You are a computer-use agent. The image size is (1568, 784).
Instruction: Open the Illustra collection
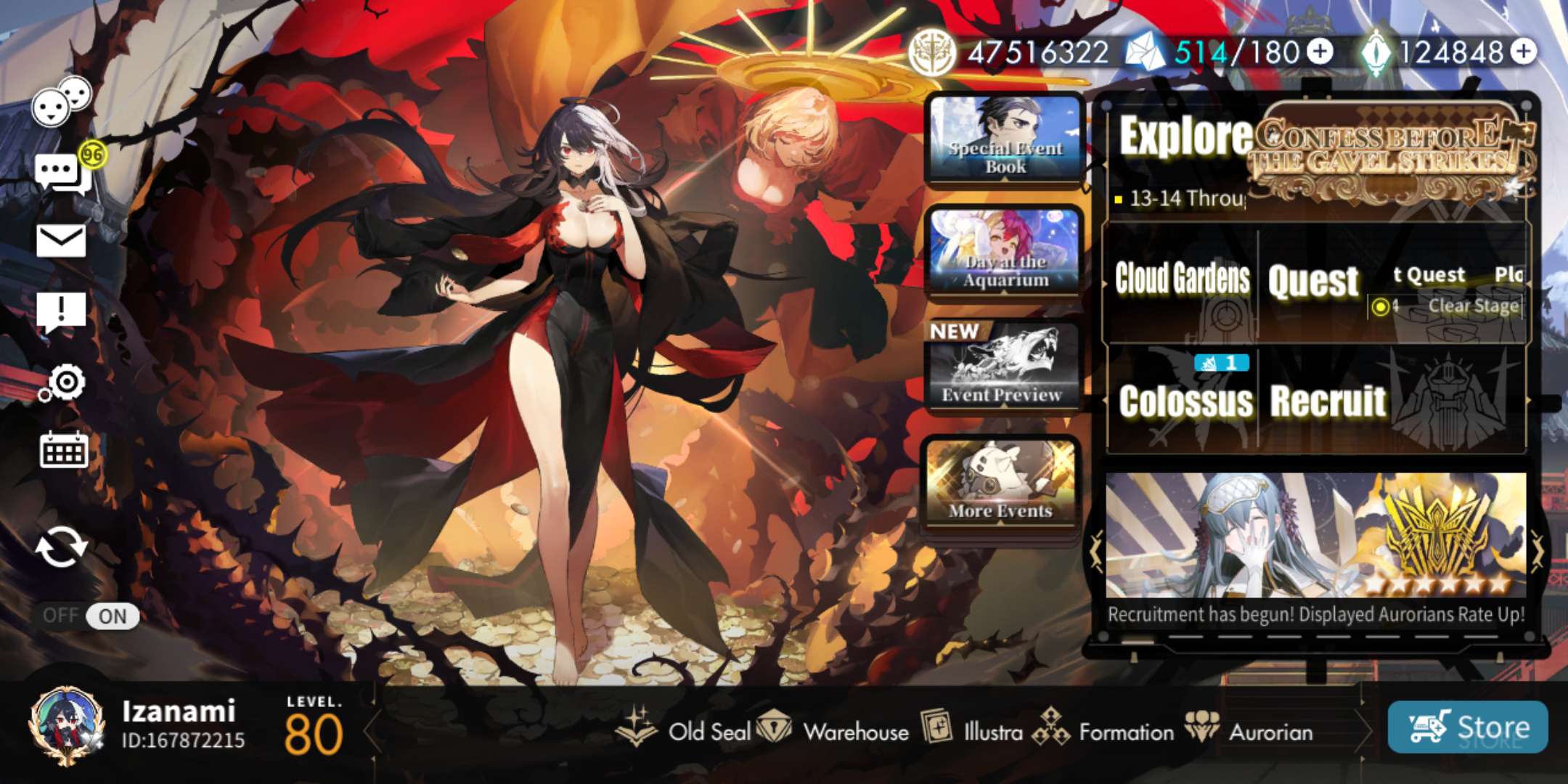click(973, 730)
